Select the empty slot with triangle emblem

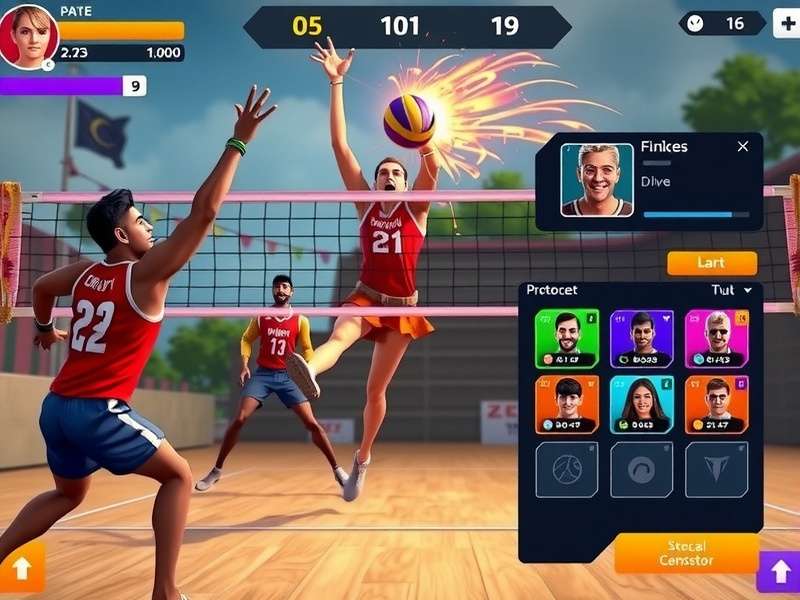coord(716,469)
